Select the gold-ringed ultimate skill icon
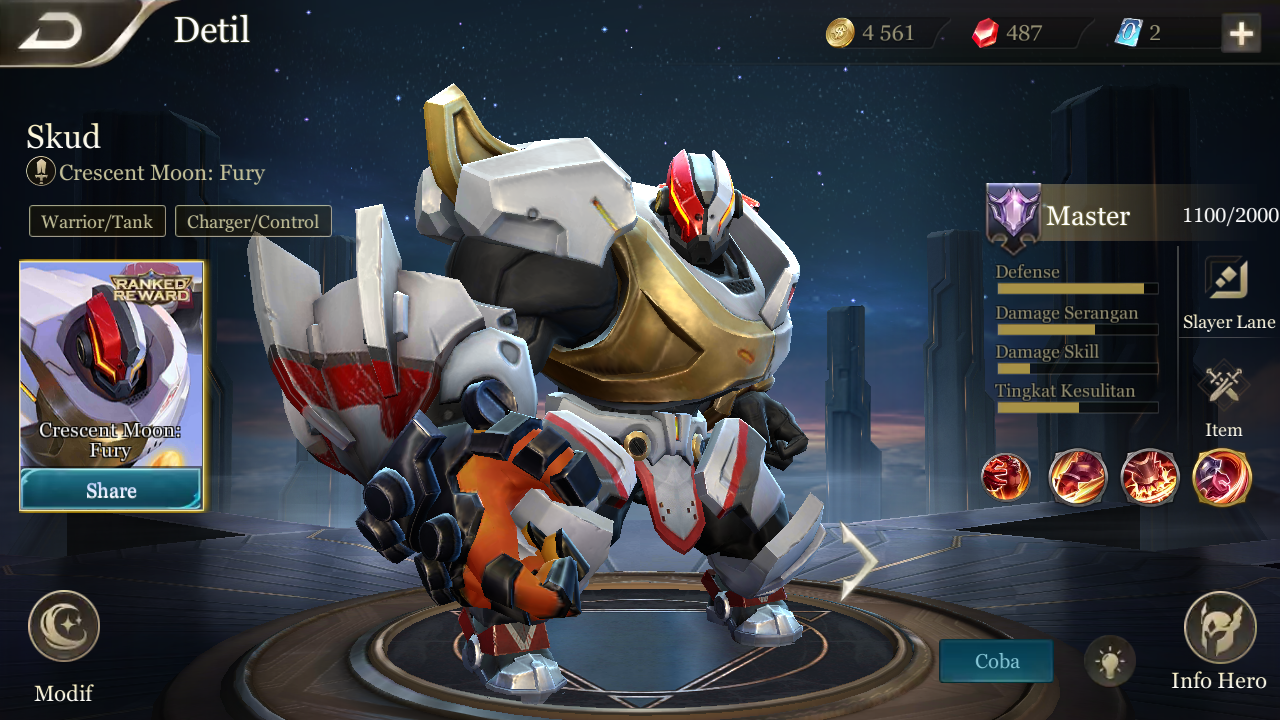Viewport: 1280px width, 720px height. [x=1222, y=476]
